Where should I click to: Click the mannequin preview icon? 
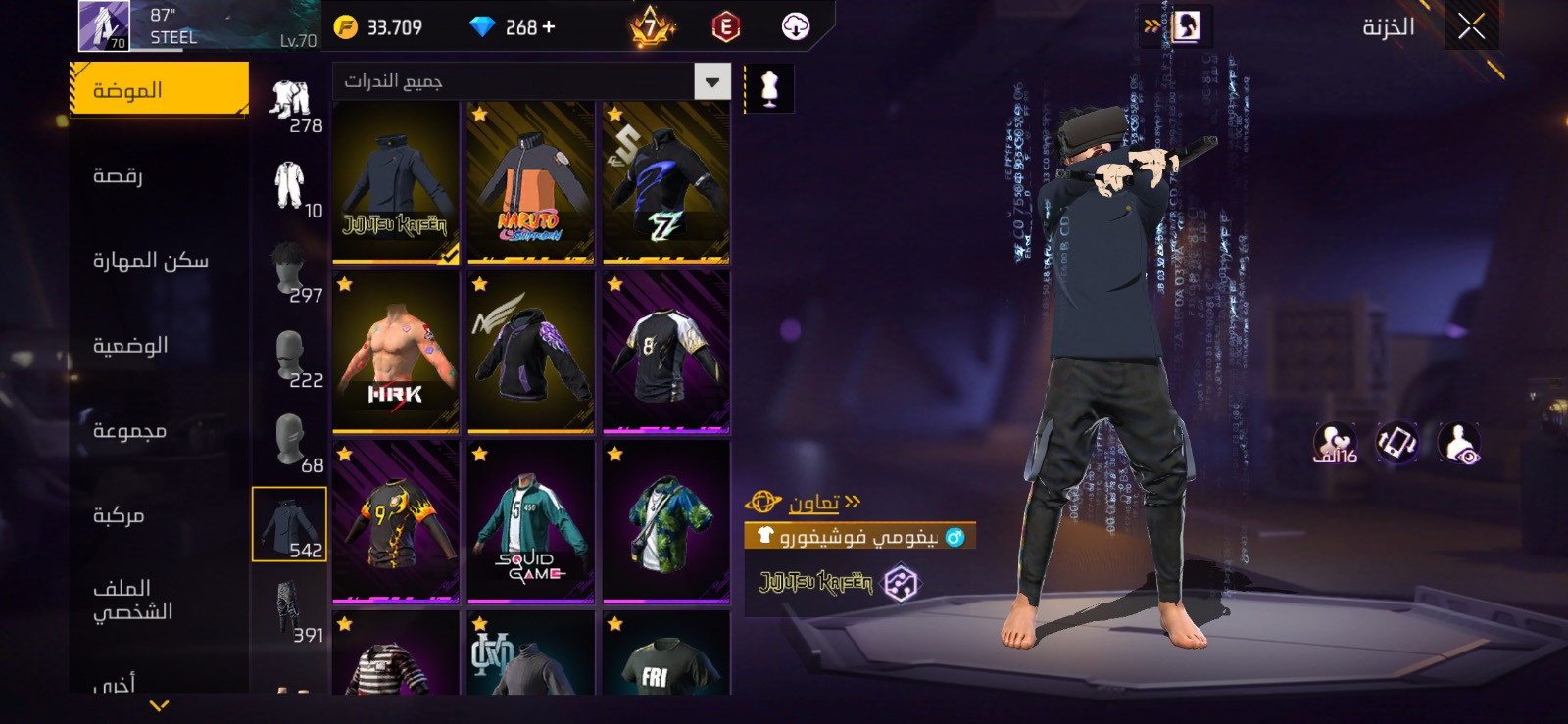click(x=769, y=89)
